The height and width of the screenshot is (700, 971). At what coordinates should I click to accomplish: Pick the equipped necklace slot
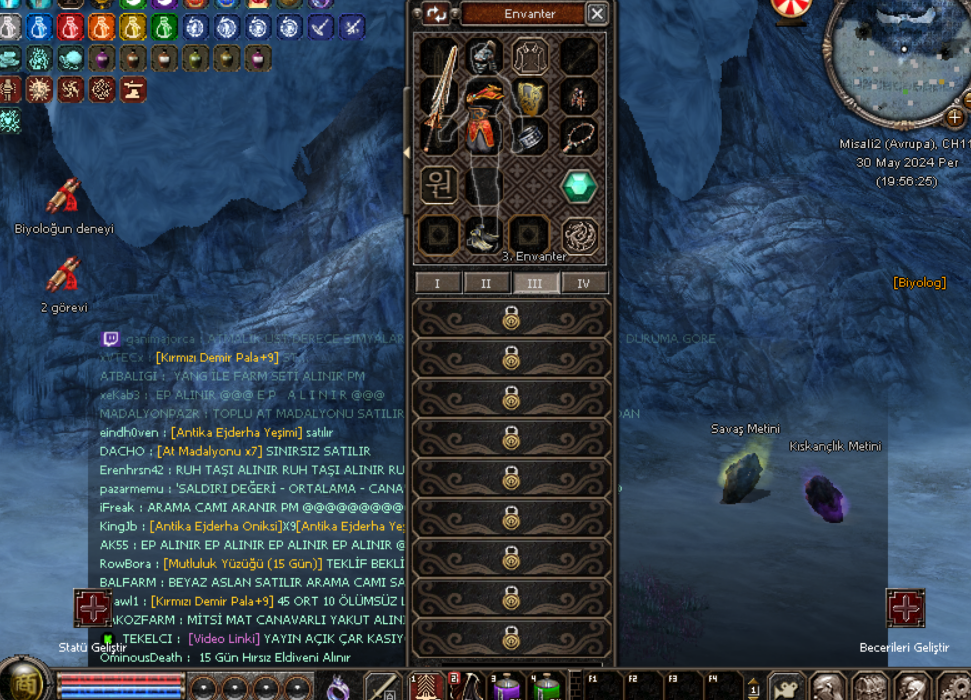click(x=578, y=136)
